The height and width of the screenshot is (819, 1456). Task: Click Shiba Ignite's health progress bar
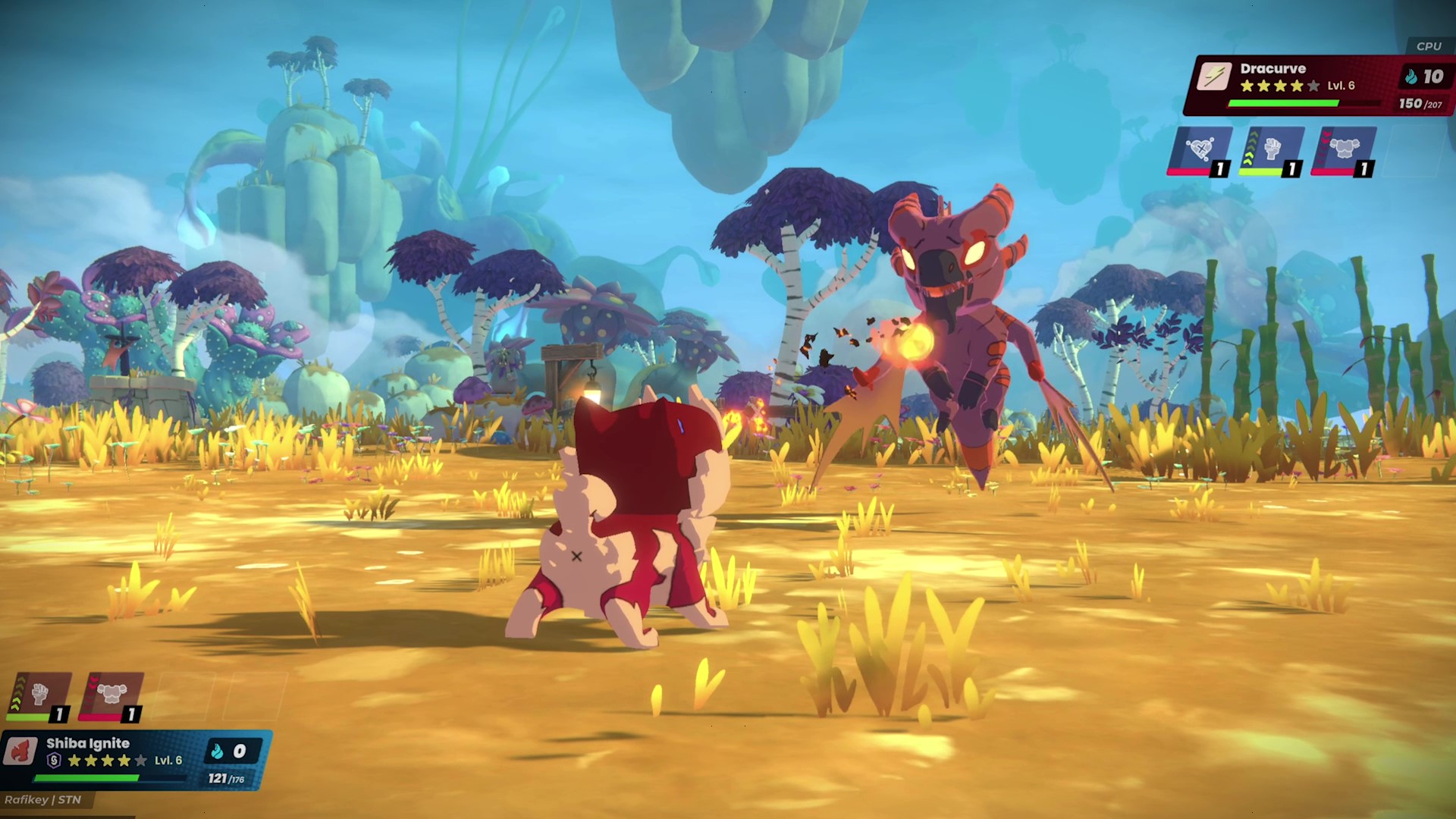click(87, 779)
